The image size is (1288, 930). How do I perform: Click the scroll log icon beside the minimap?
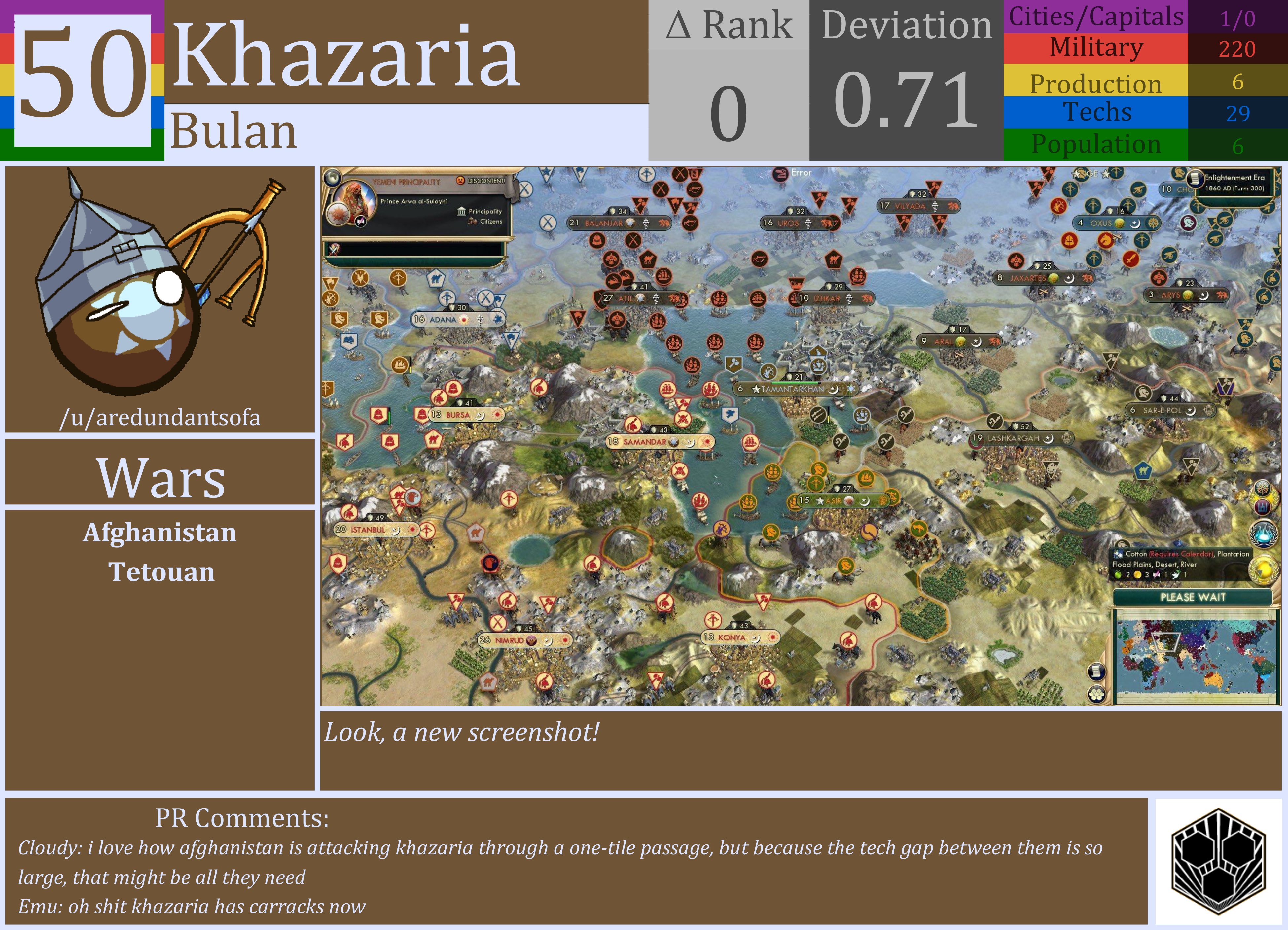click(x=1097, y=671)
